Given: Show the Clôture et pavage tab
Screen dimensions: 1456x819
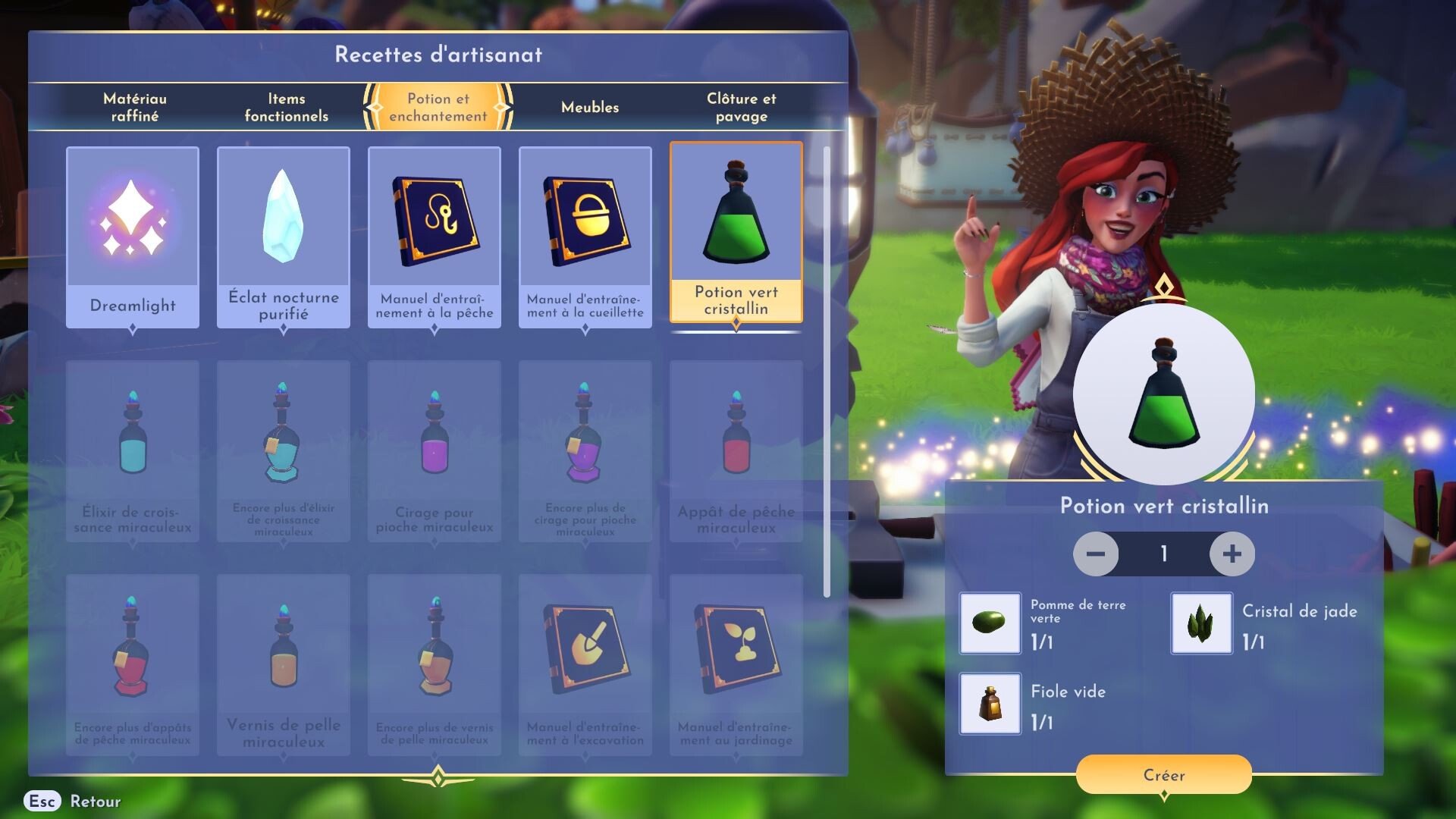Looking at the screenshot, I should [x=741, y=107].
